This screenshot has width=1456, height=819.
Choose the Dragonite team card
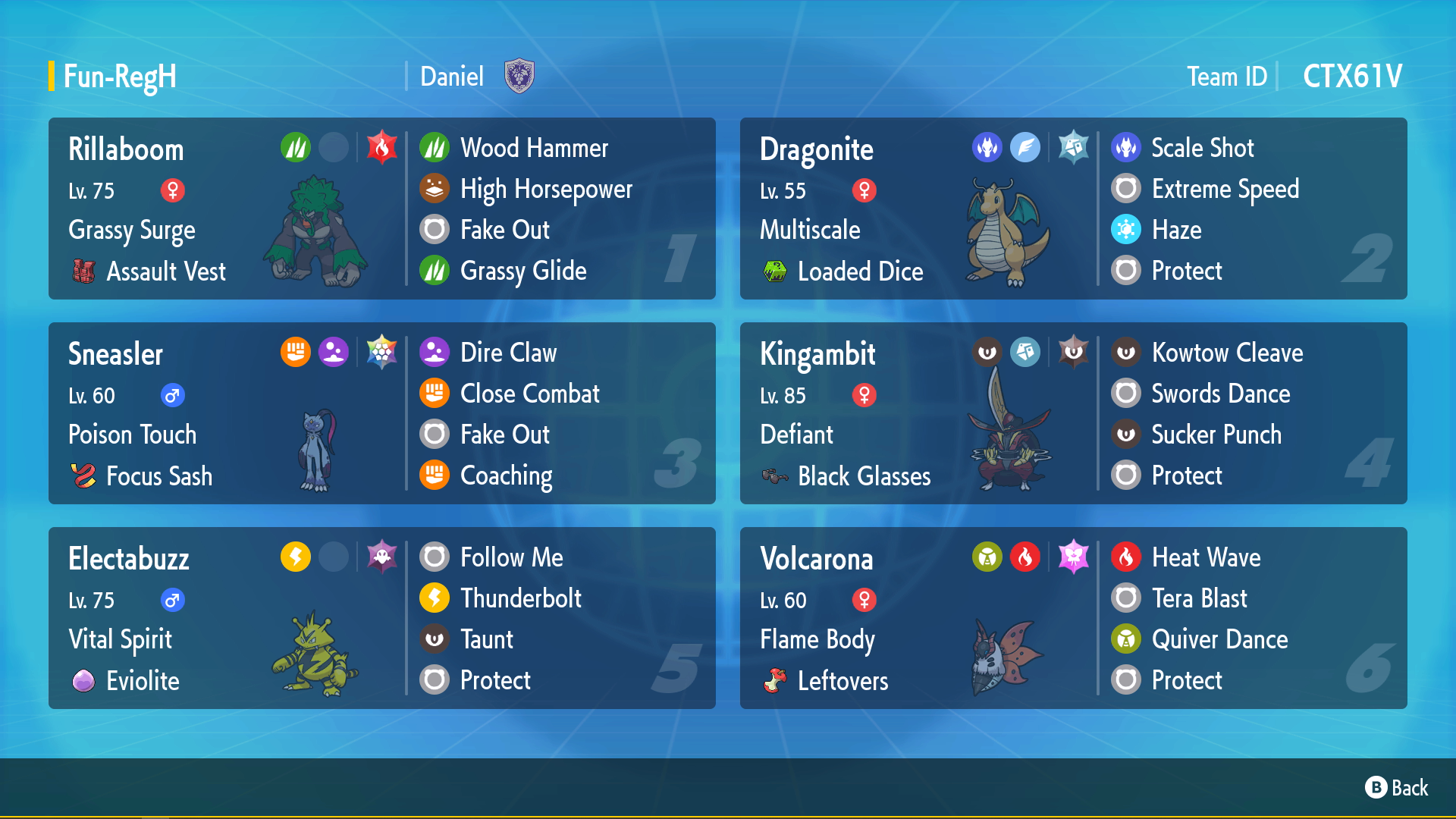point(1073,209)
